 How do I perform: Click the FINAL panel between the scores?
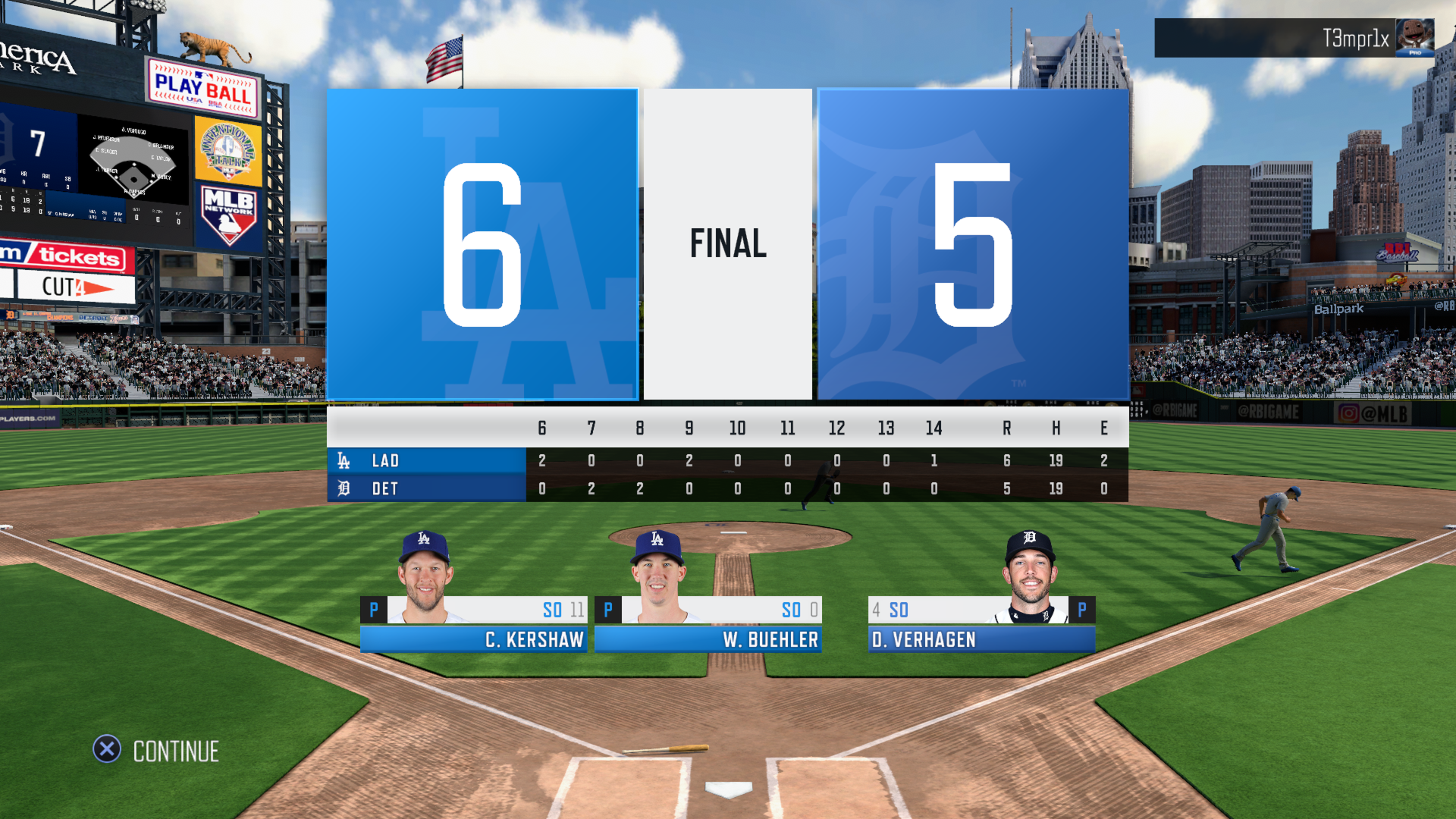[727, 243]
